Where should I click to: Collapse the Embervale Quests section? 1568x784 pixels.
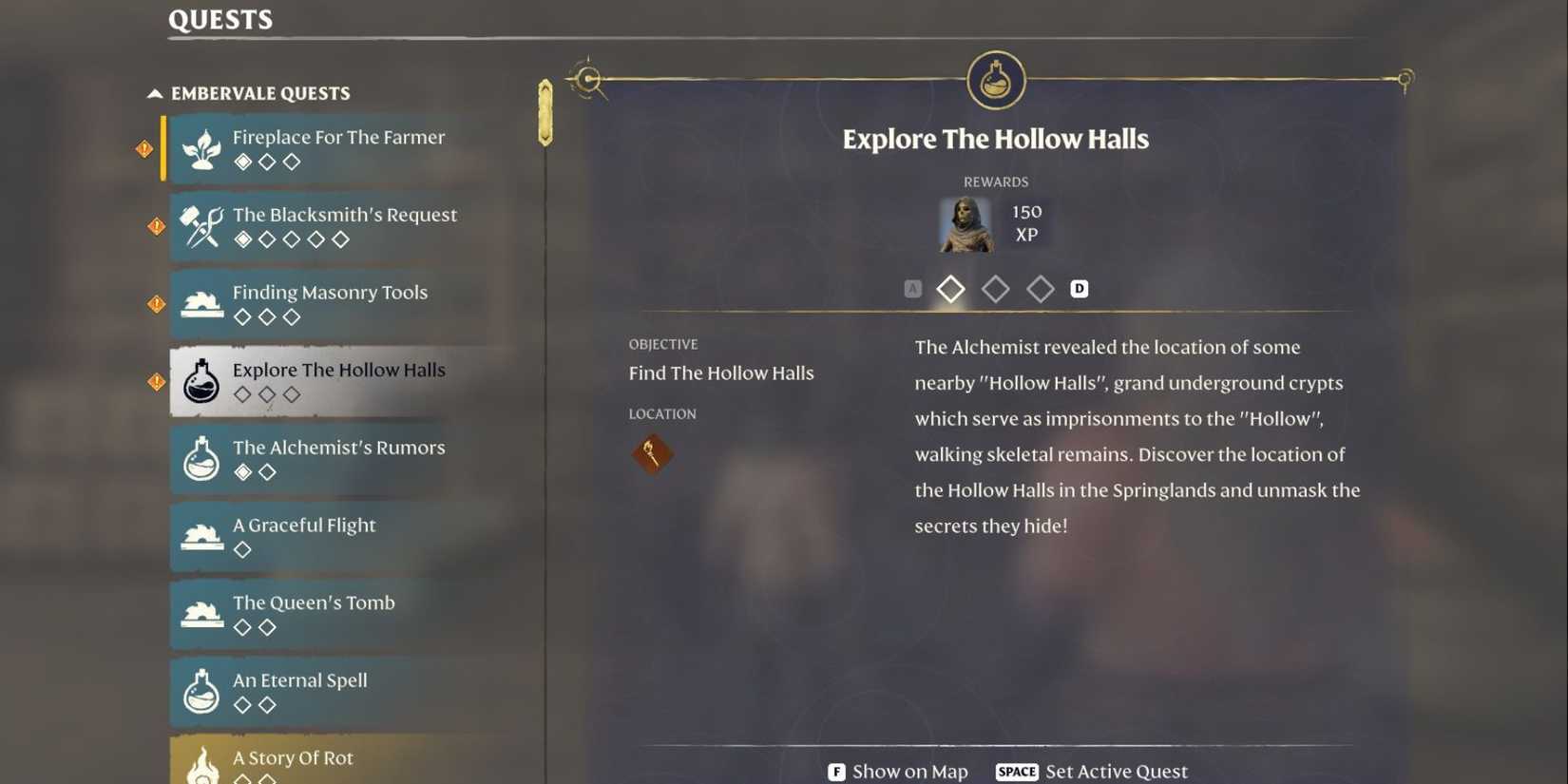(x=154, y=92)
